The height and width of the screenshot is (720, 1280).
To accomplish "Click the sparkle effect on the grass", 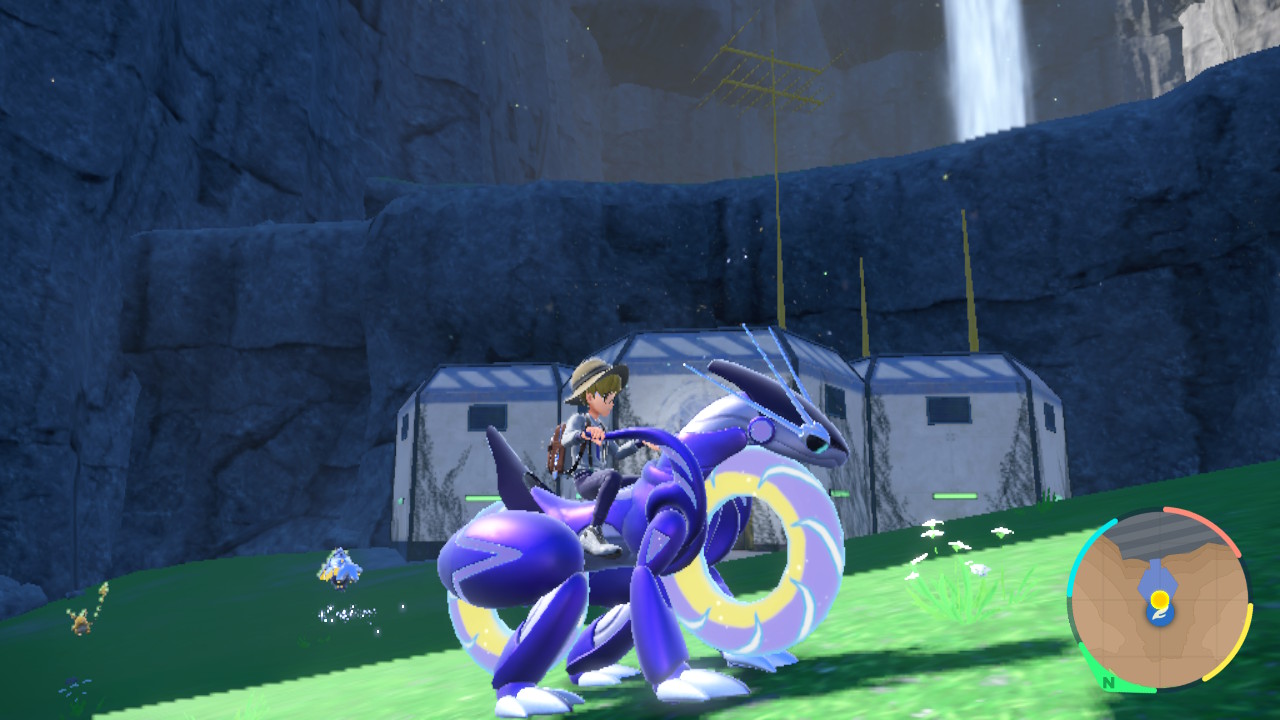I will (349, 612).
